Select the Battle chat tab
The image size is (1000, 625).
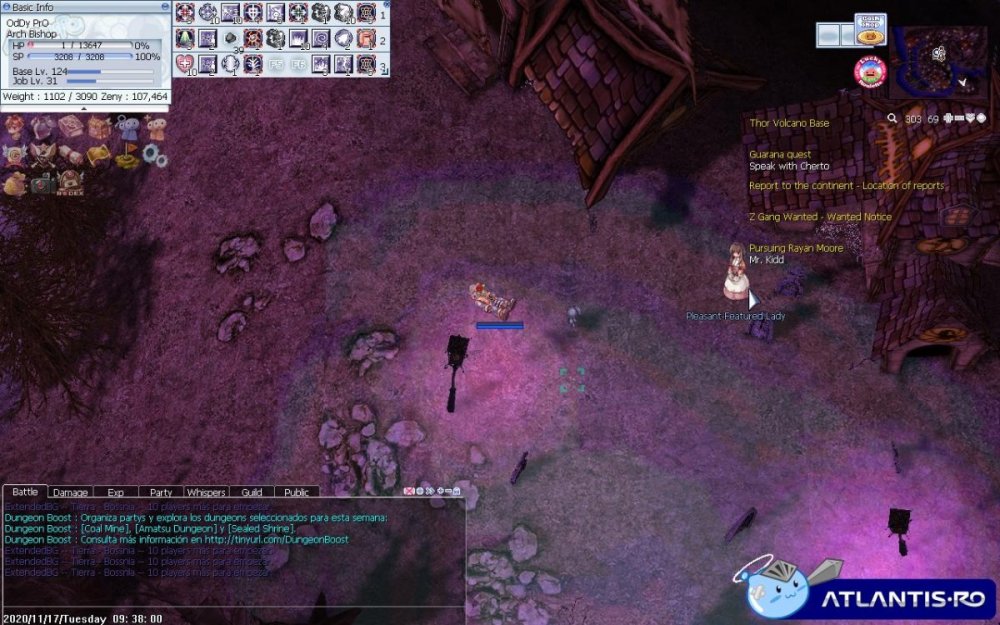[x=25, y=492]
